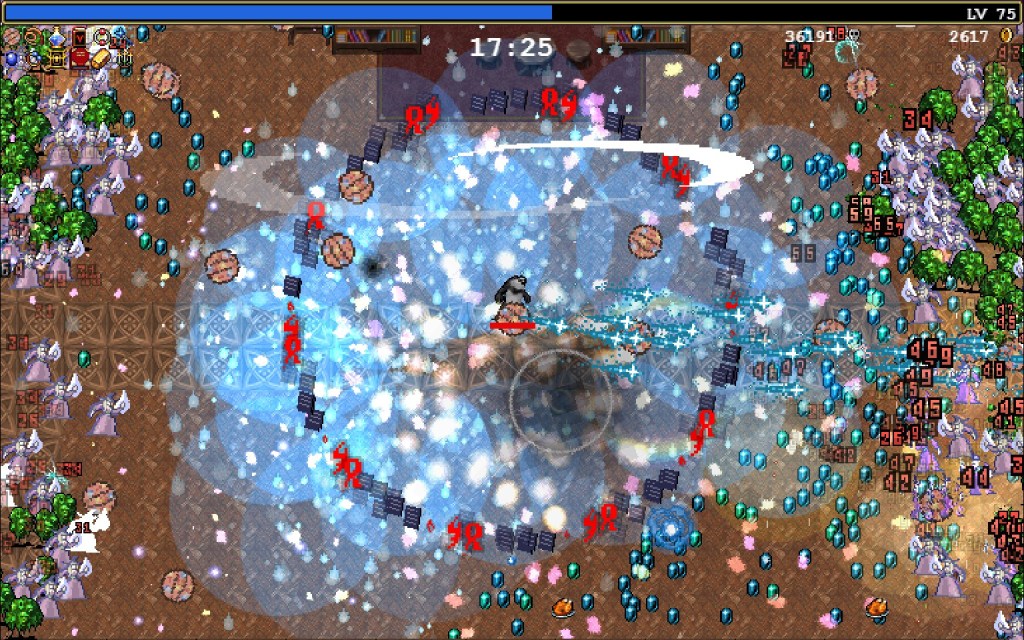Click the blue-gem ring passive item icon
Image resolution: width=1024 pixels, height=640 pixels.
pos(34,59)
